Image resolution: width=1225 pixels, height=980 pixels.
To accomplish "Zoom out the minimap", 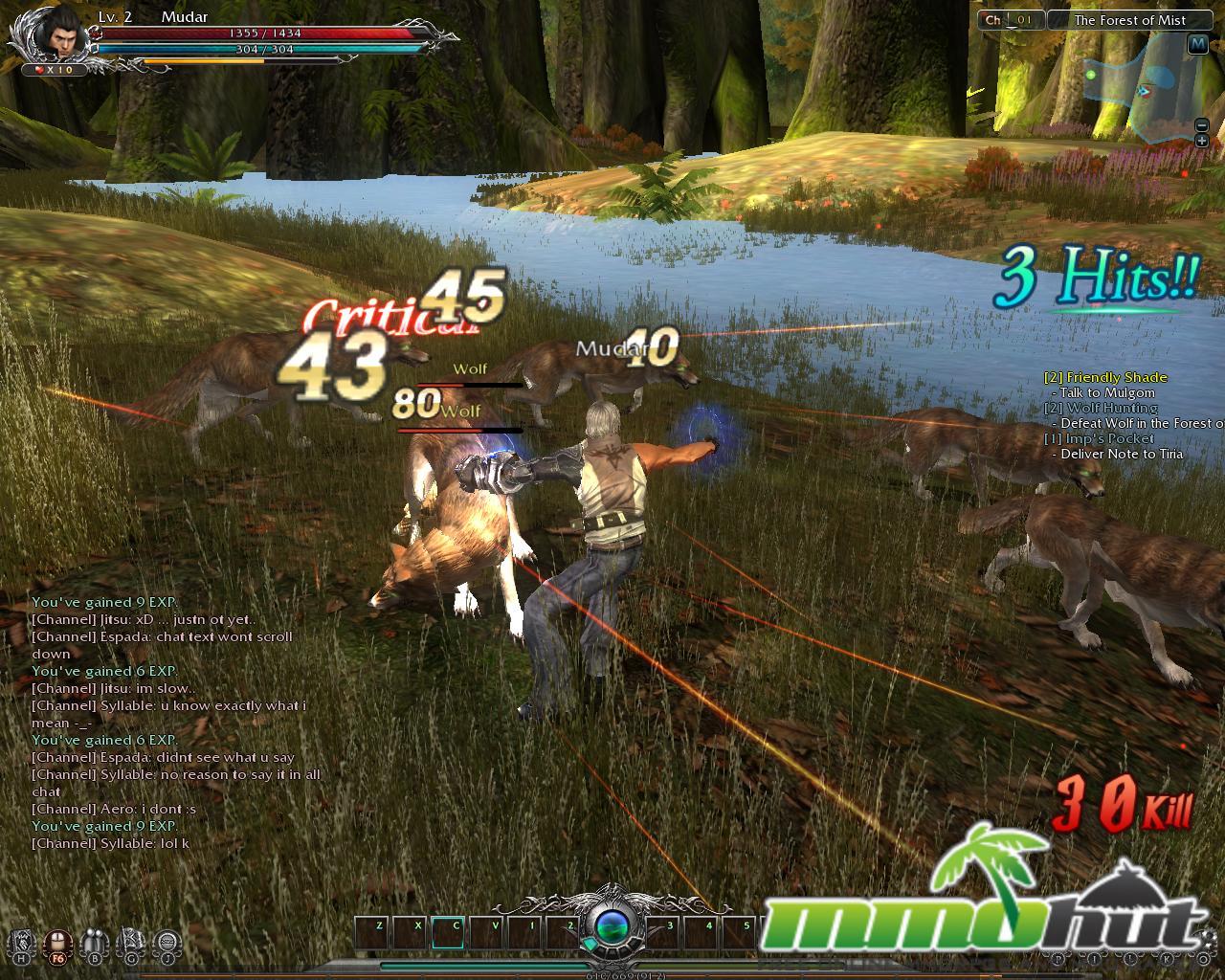I will pos(1202,125).
